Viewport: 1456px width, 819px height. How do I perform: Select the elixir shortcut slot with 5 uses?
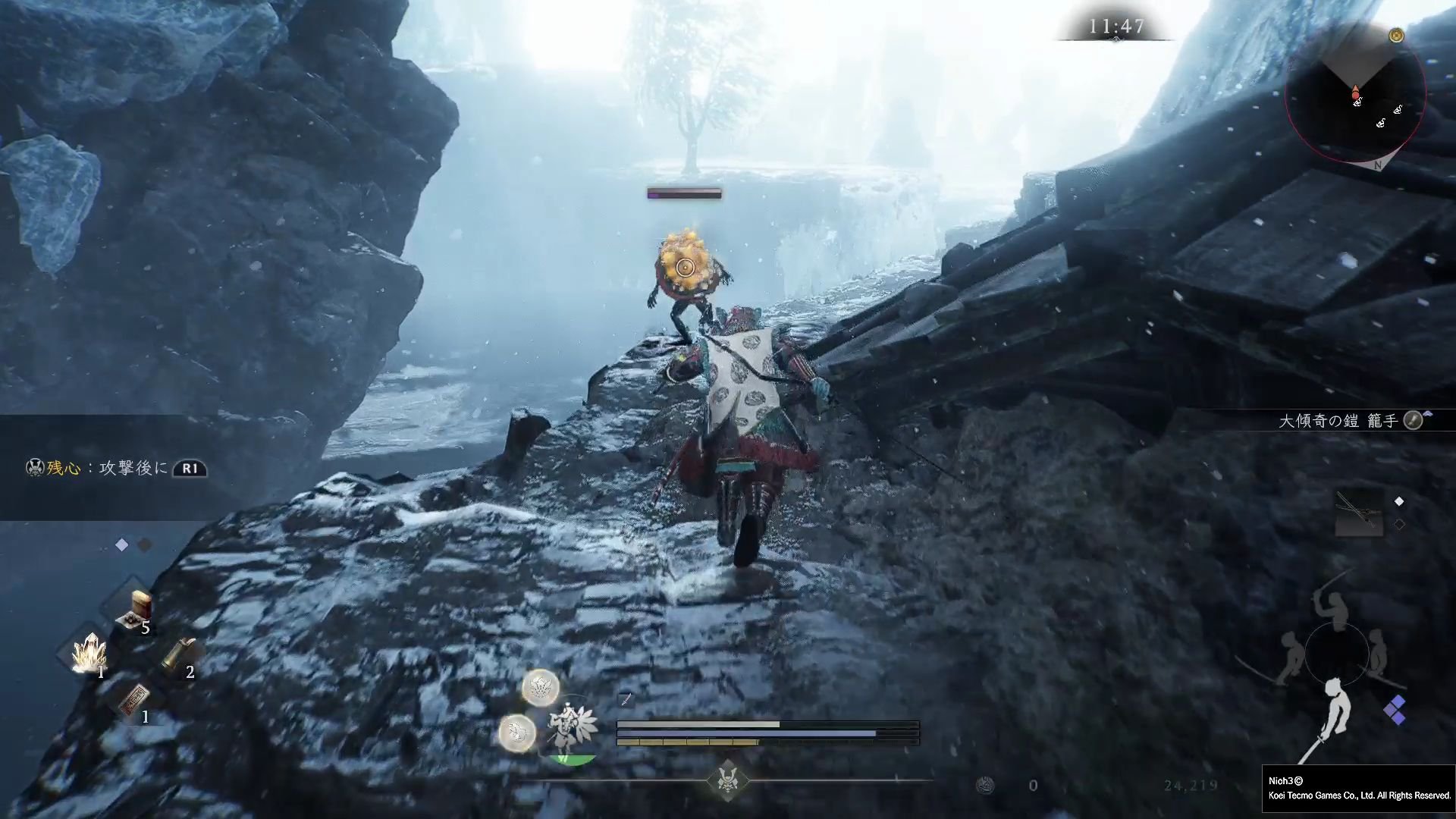[x=135, y=612]
